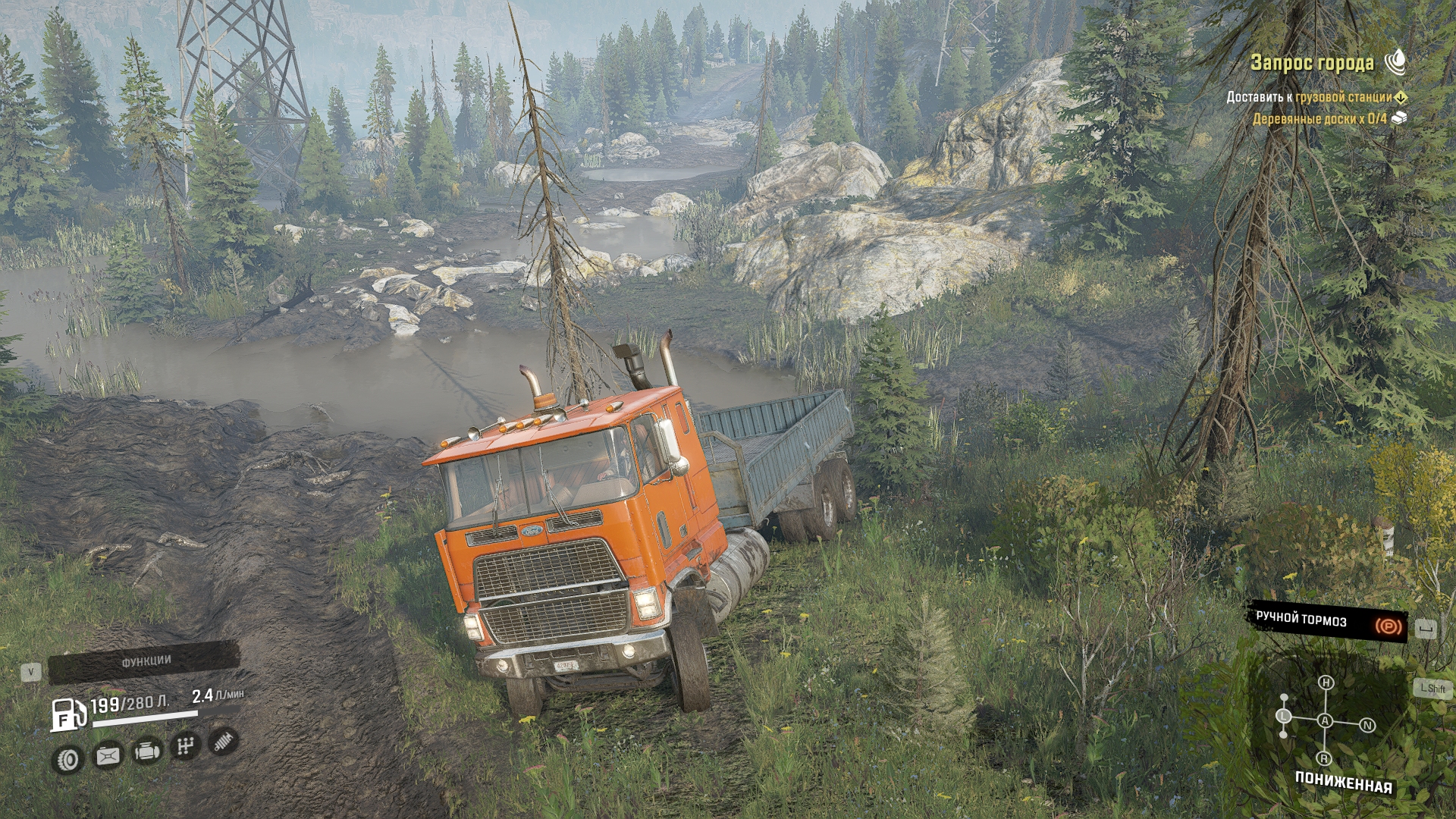Click the wheel damage status icon
This screenshot has width=1456, height=819.
[x=68, y=759]
